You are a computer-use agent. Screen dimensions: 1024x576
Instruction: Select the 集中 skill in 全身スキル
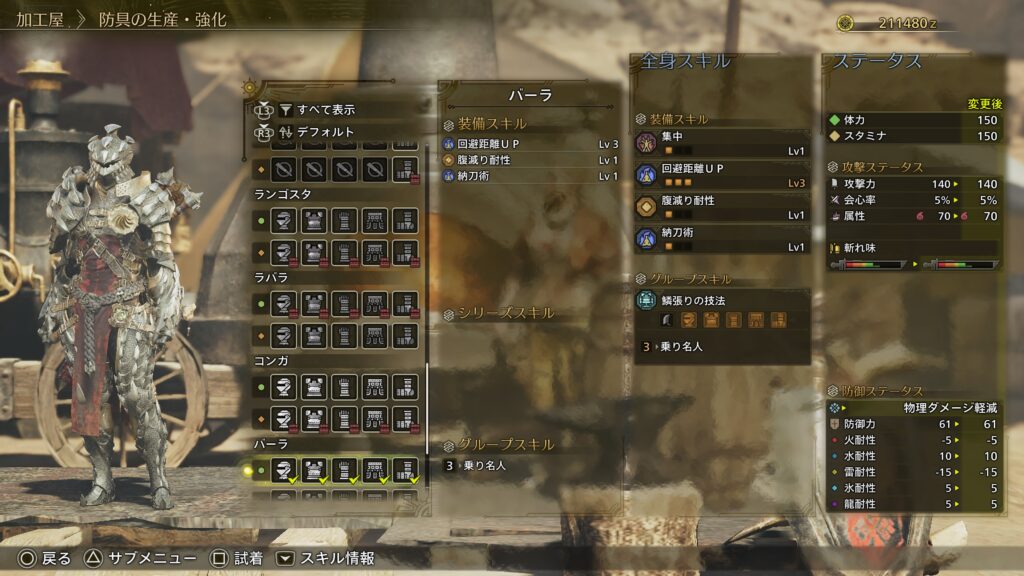click(722, 142)
